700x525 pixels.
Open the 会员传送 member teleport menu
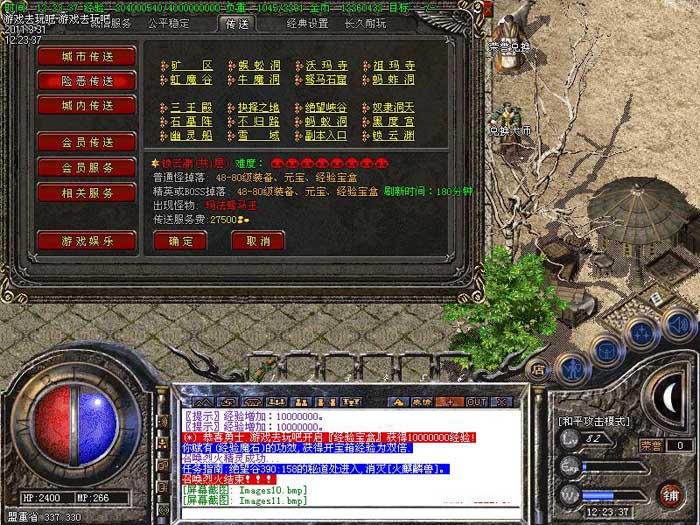click(x=86, y=142)
